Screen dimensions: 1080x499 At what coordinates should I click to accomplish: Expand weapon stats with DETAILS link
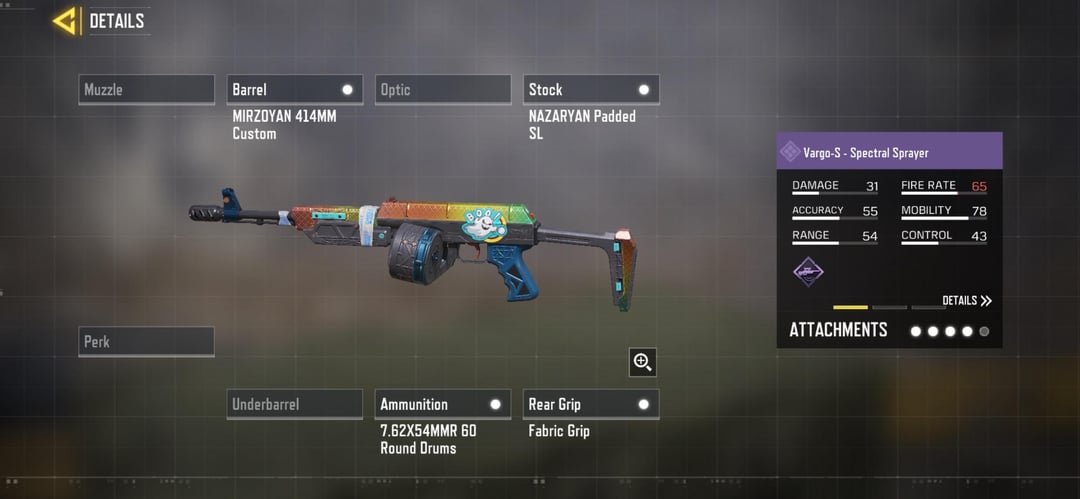966,301
